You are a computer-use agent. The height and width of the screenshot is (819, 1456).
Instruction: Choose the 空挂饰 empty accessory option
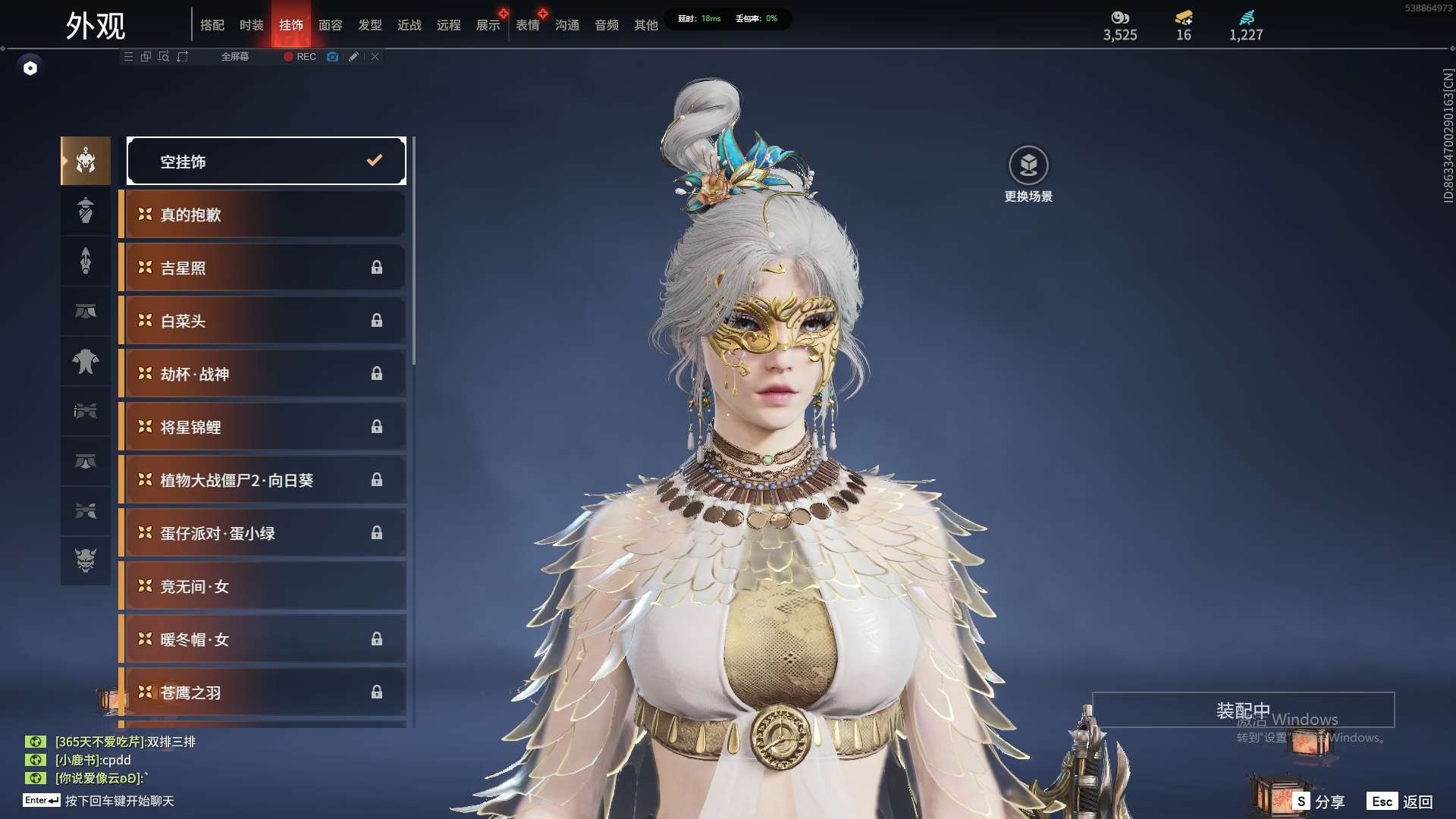coord(266,161)
